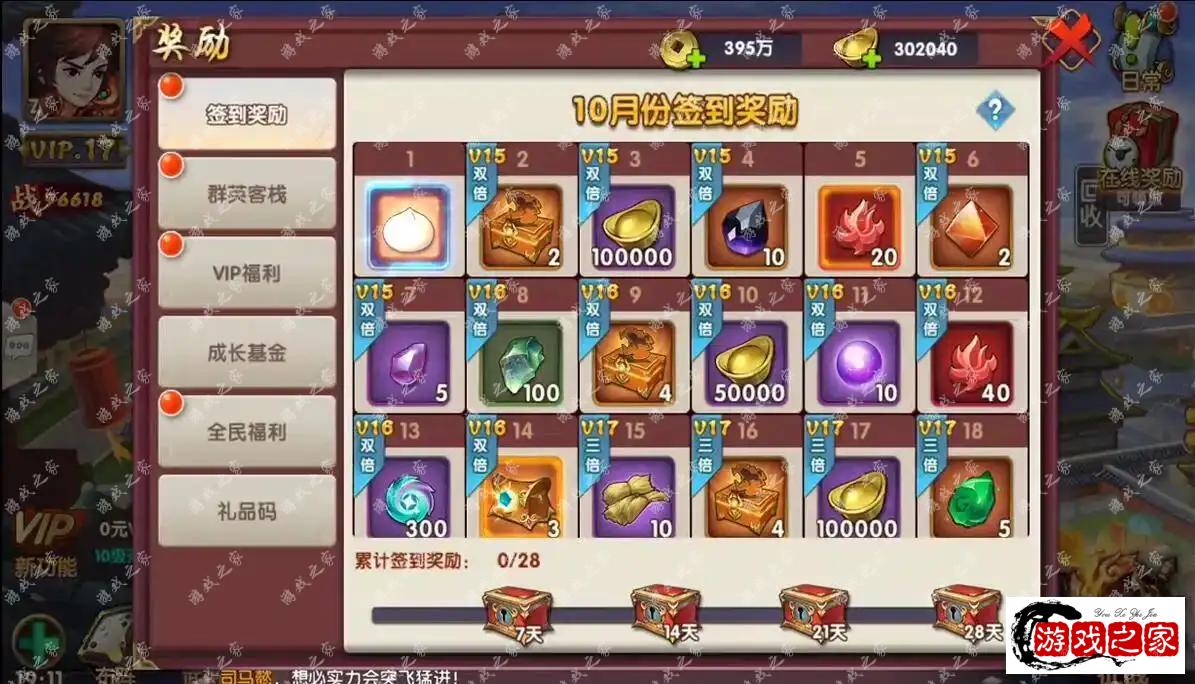Open the 21天 cumulative sign-in chest
This screenshot has width=1195, height=684.
coord(813,610)
